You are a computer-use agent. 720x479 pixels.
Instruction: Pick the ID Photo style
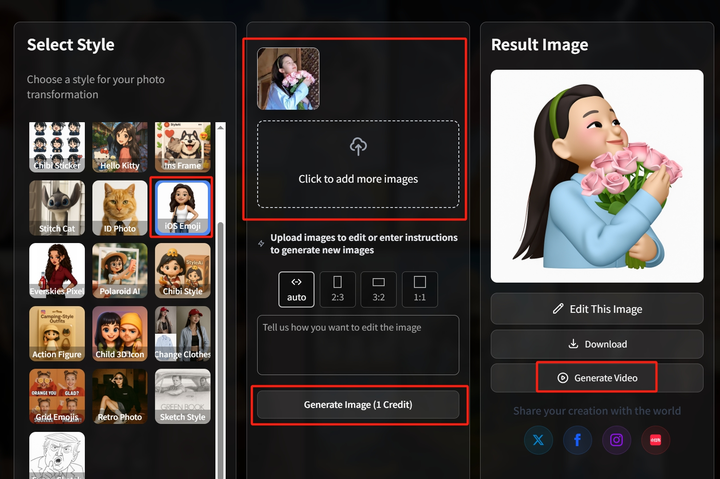point(119,208)
